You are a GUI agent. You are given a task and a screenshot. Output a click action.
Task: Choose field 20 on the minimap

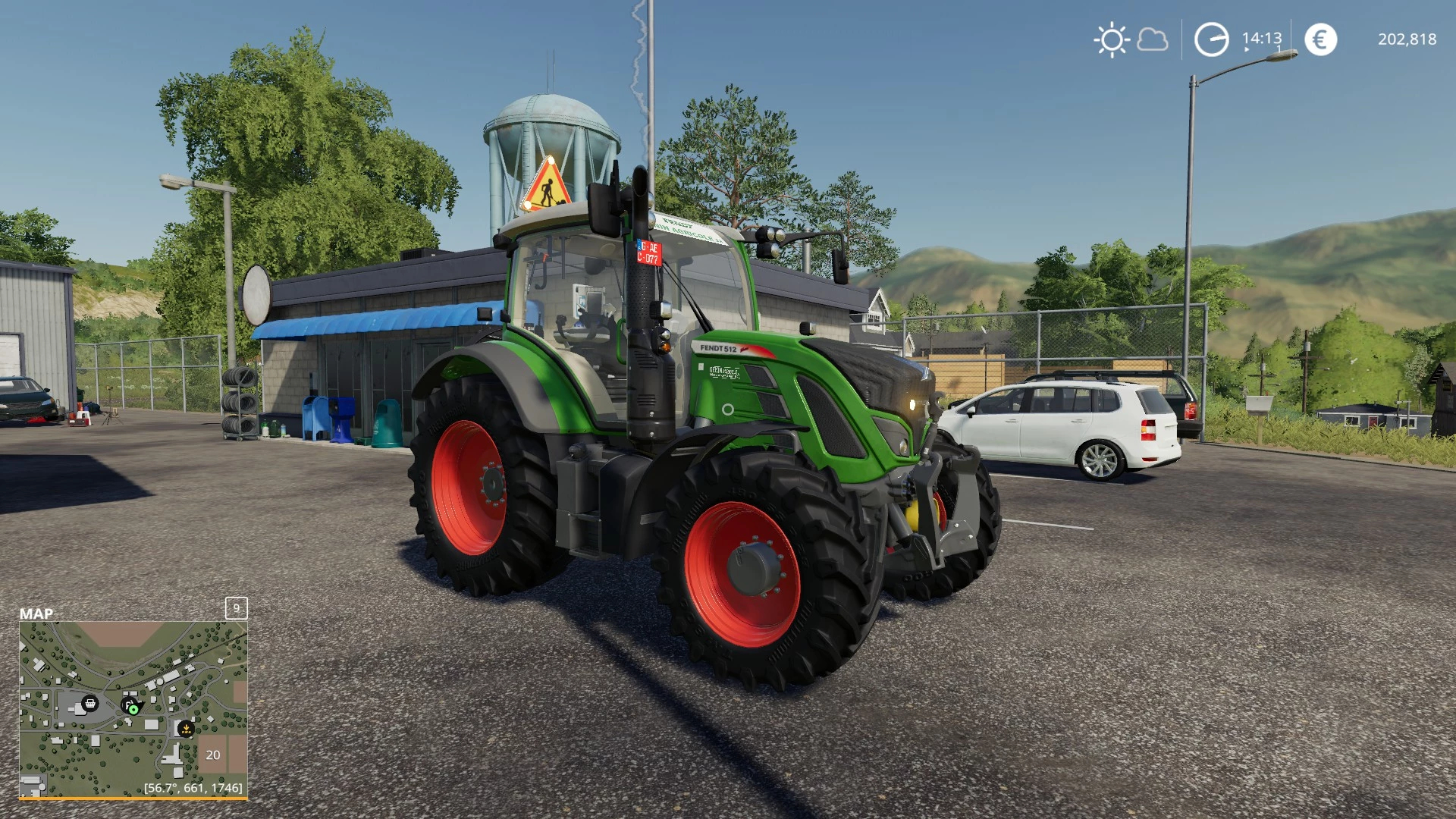pos(213,755)
